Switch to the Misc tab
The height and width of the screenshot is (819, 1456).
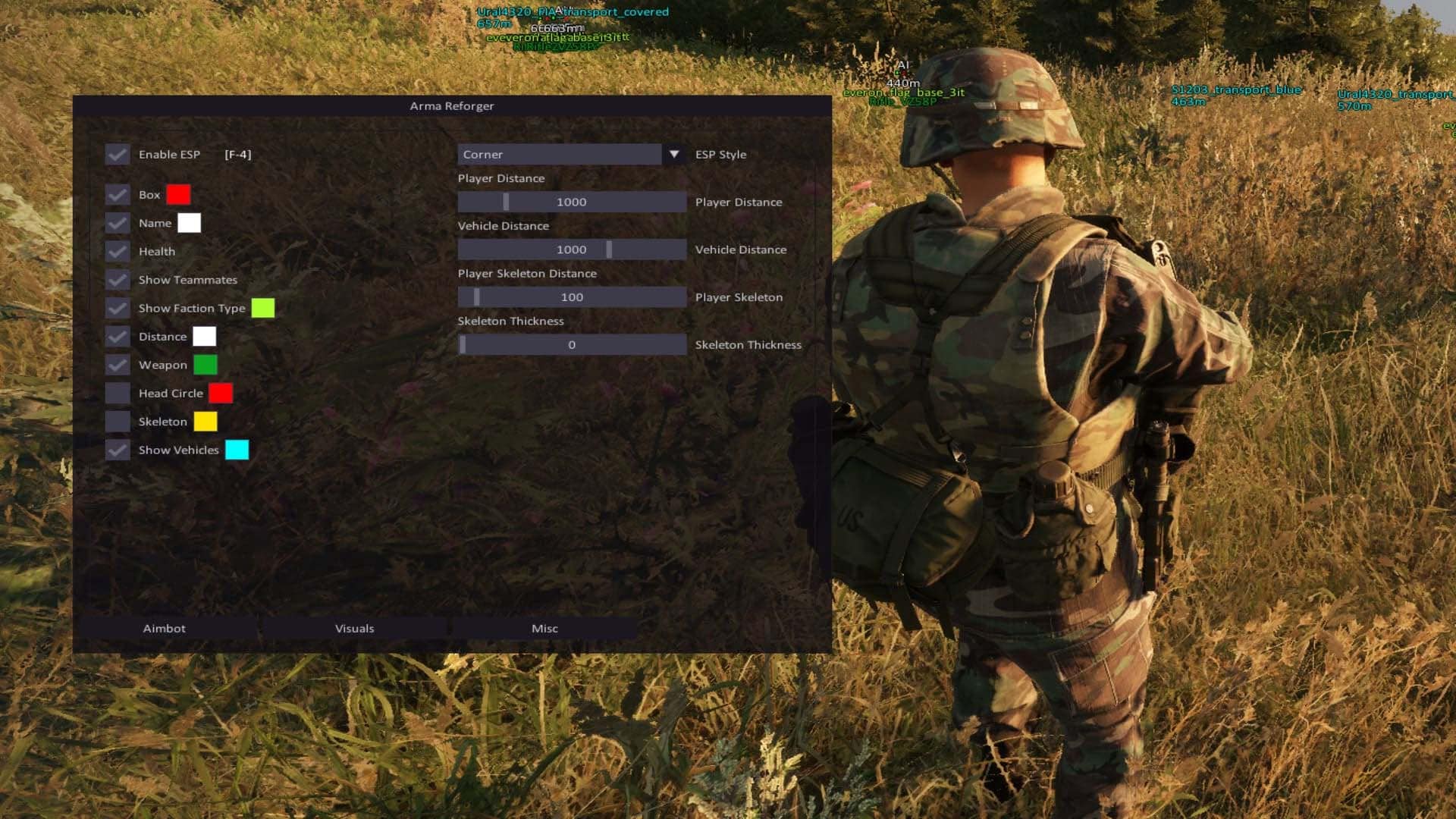coord(545,628)
